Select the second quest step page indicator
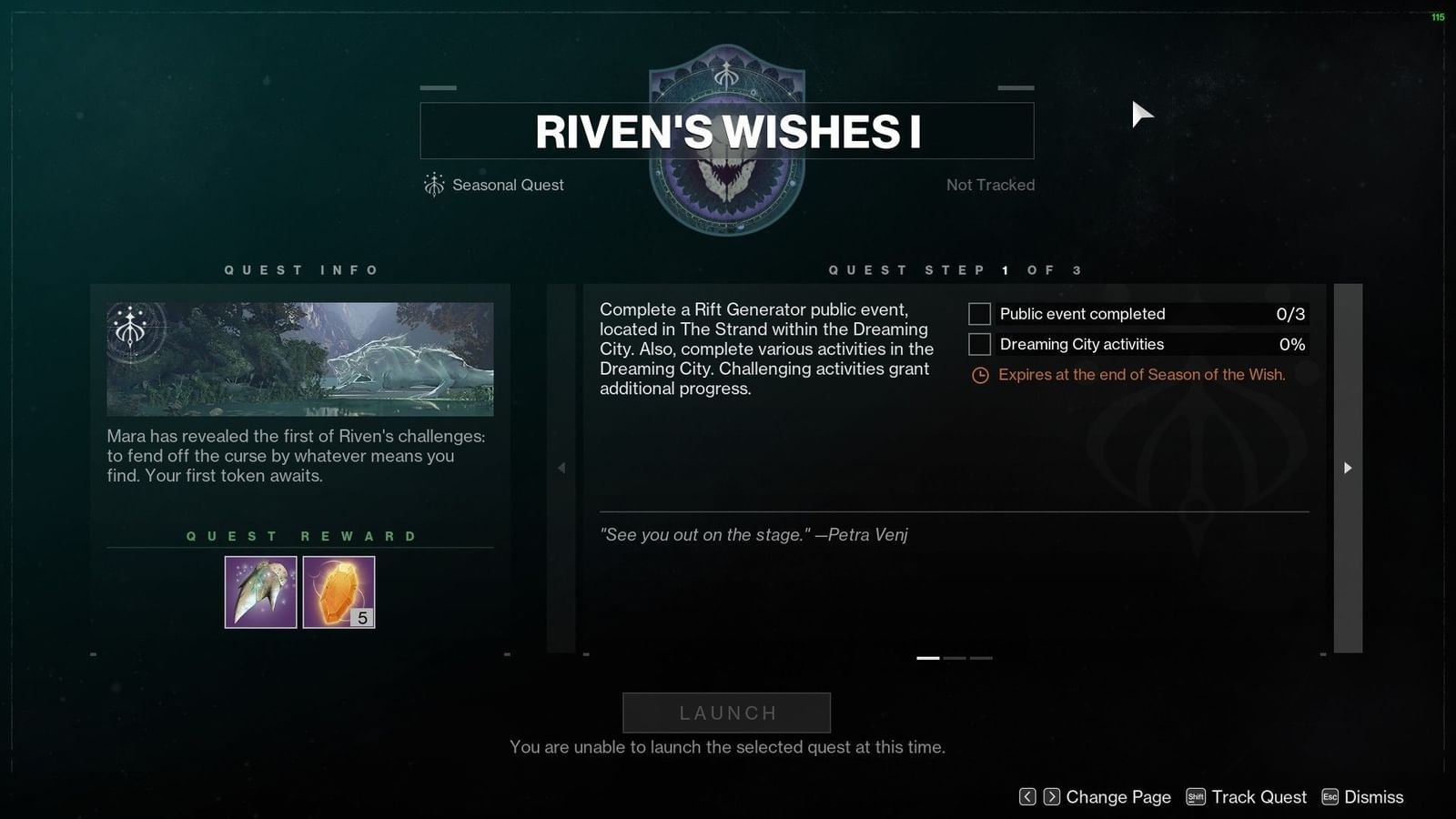Viewport: 1456px width, 819px height. click(x=956, y=657)
